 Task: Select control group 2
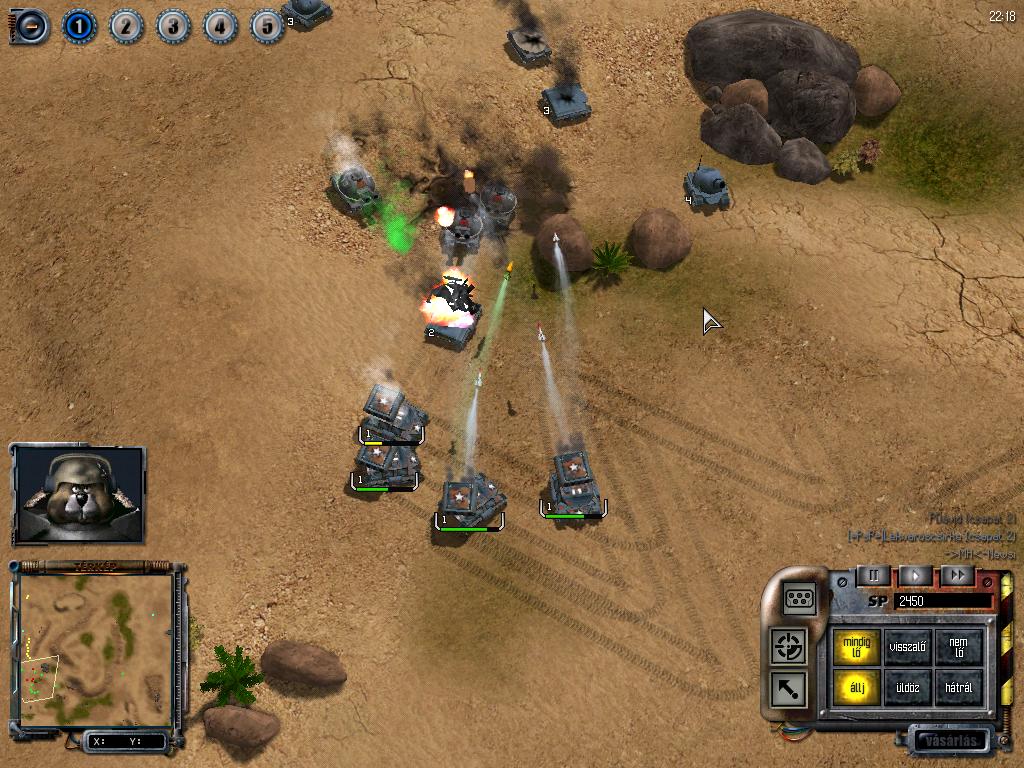(127, 25)
